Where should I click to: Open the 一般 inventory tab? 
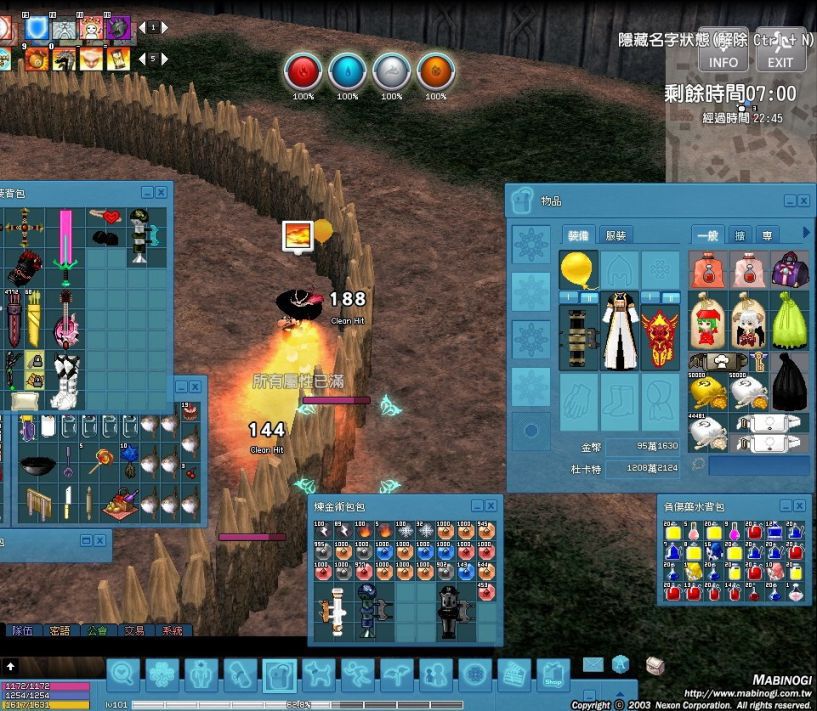click(707, 235)
